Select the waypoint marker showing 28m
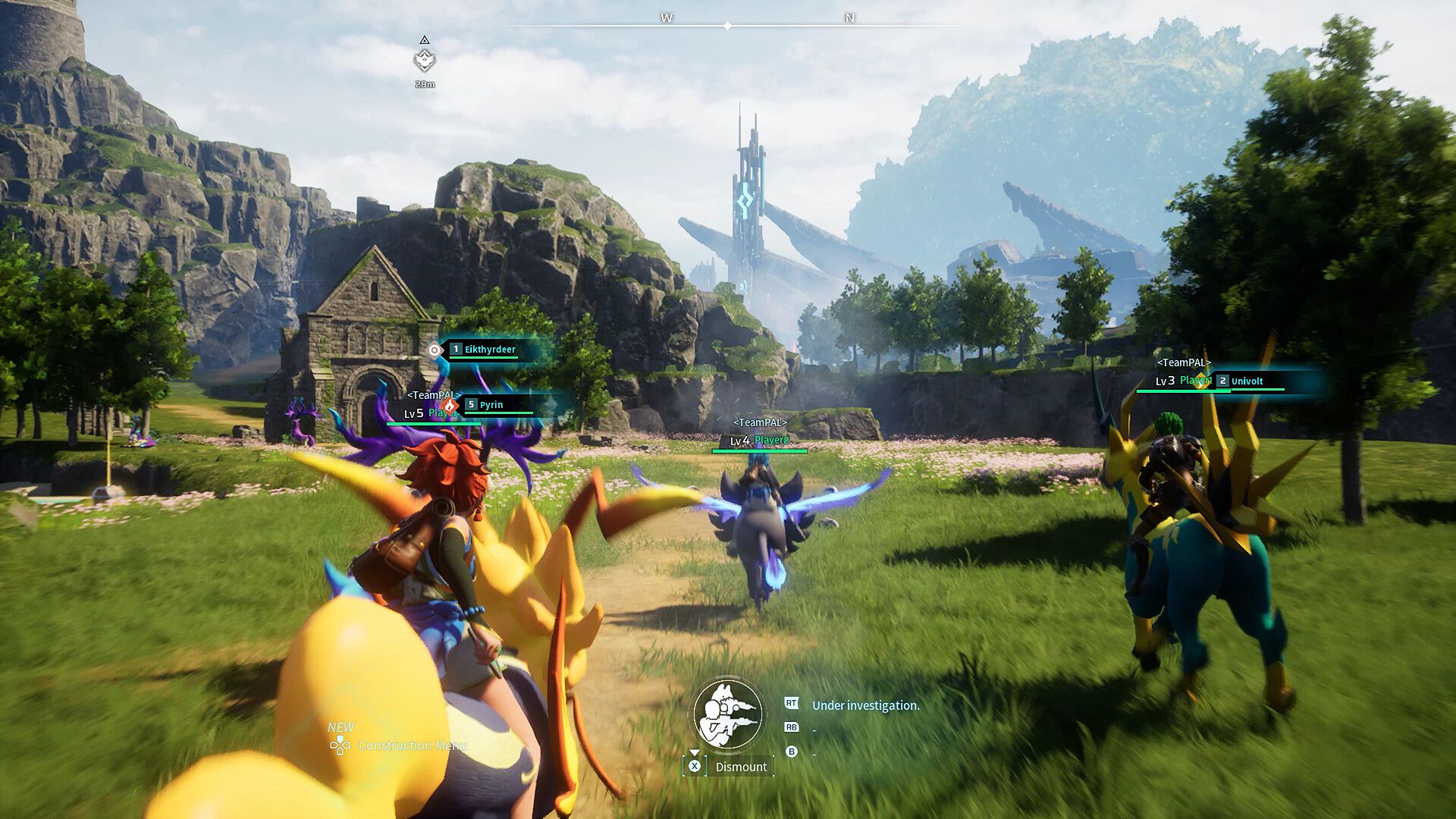This screenshot has height=819, width=1456. click(x=425, y=58)
